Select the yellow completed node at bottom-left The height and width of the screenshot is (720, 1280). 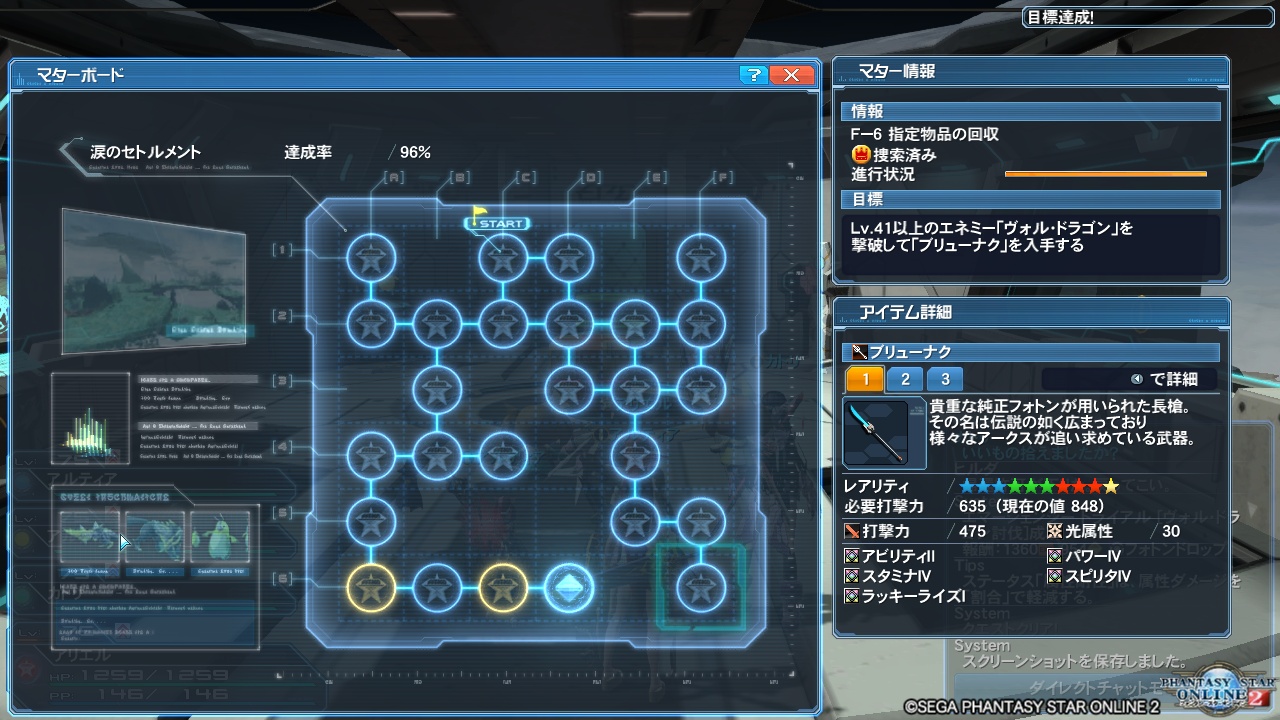(x=371, y=587)
